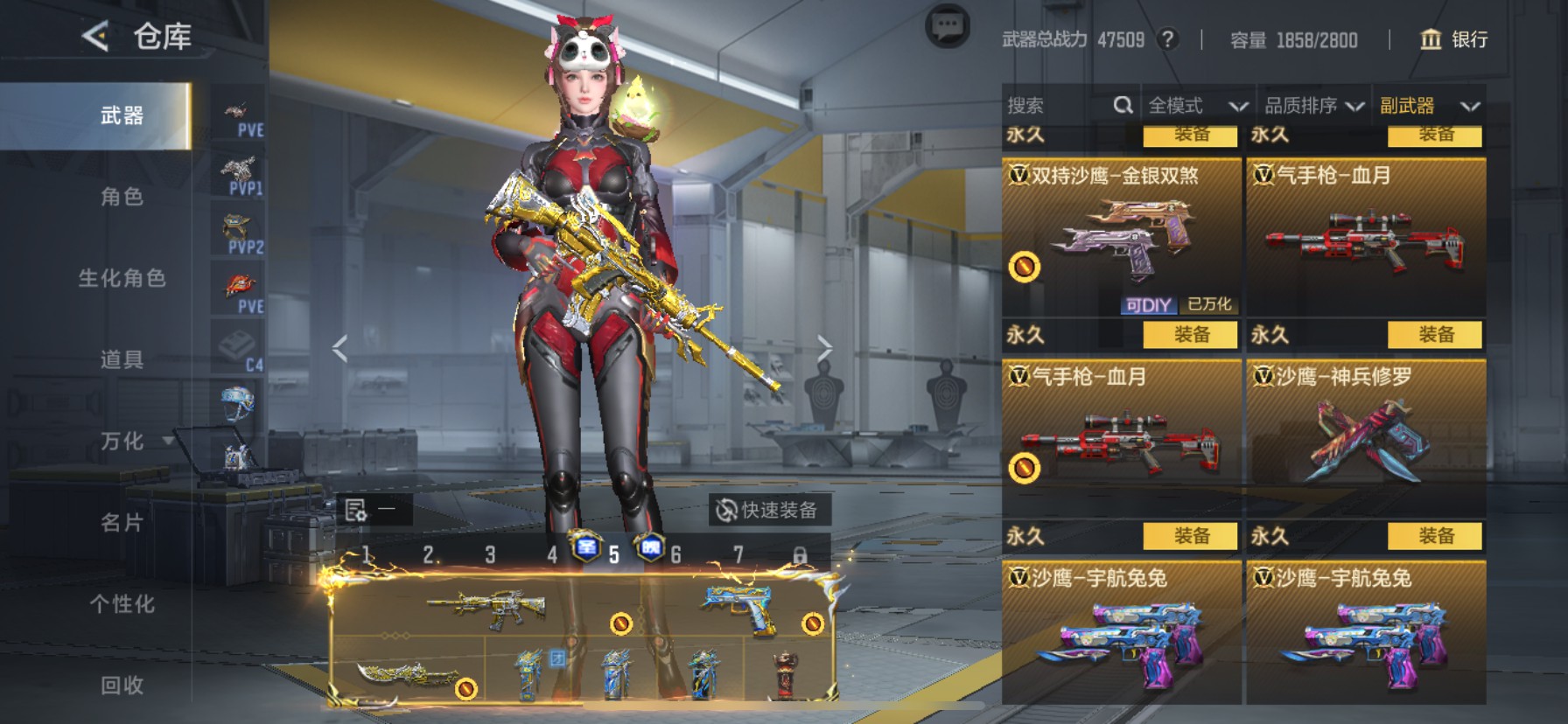
Task: Open the 全模式 filter dropdown
Action: tap(1196, 106)
